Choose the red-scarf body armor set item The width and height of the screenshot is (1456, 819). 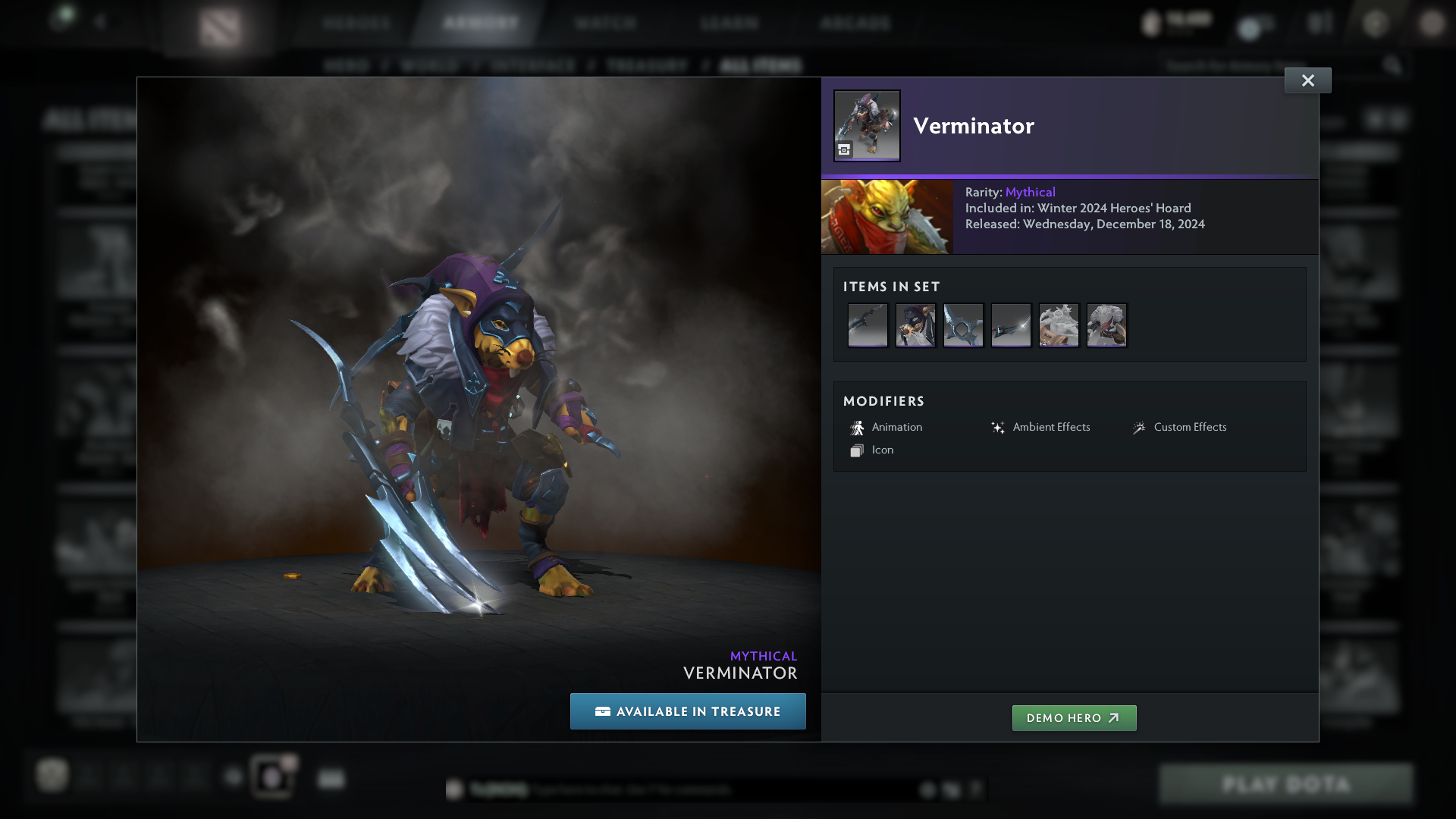(1106, 325)
